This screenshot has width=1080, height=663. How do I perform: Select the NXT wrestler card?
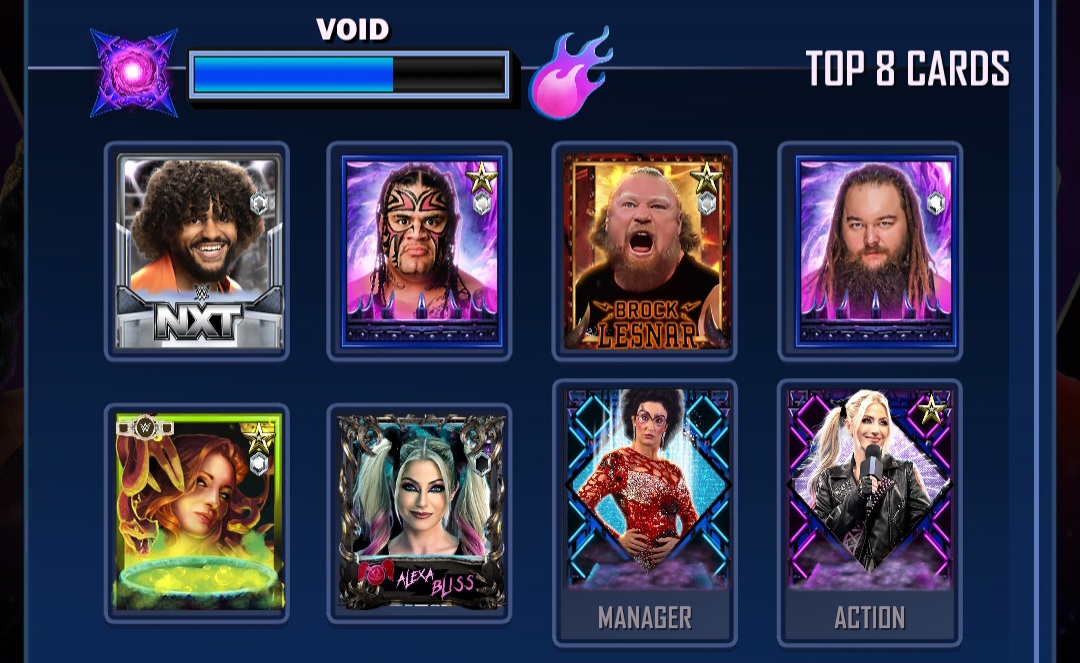click(x=198, y=252)
